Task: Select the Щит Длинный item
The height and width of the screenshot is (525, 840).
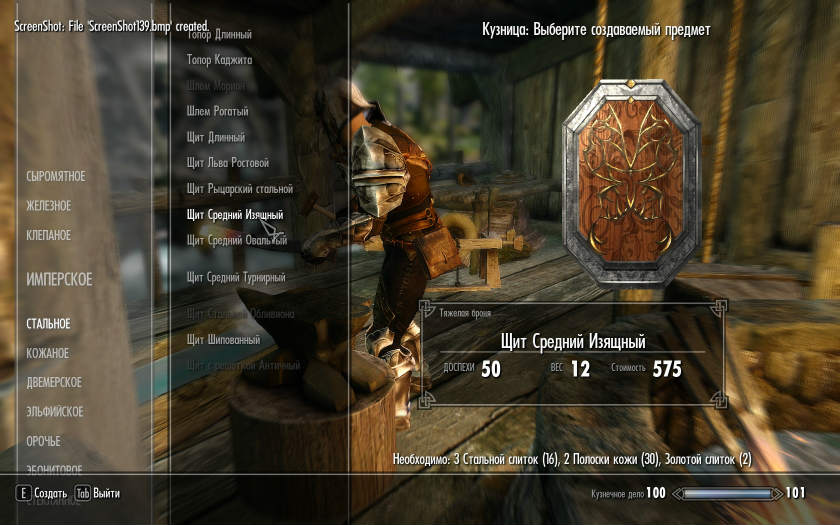Action: (216, 137)
